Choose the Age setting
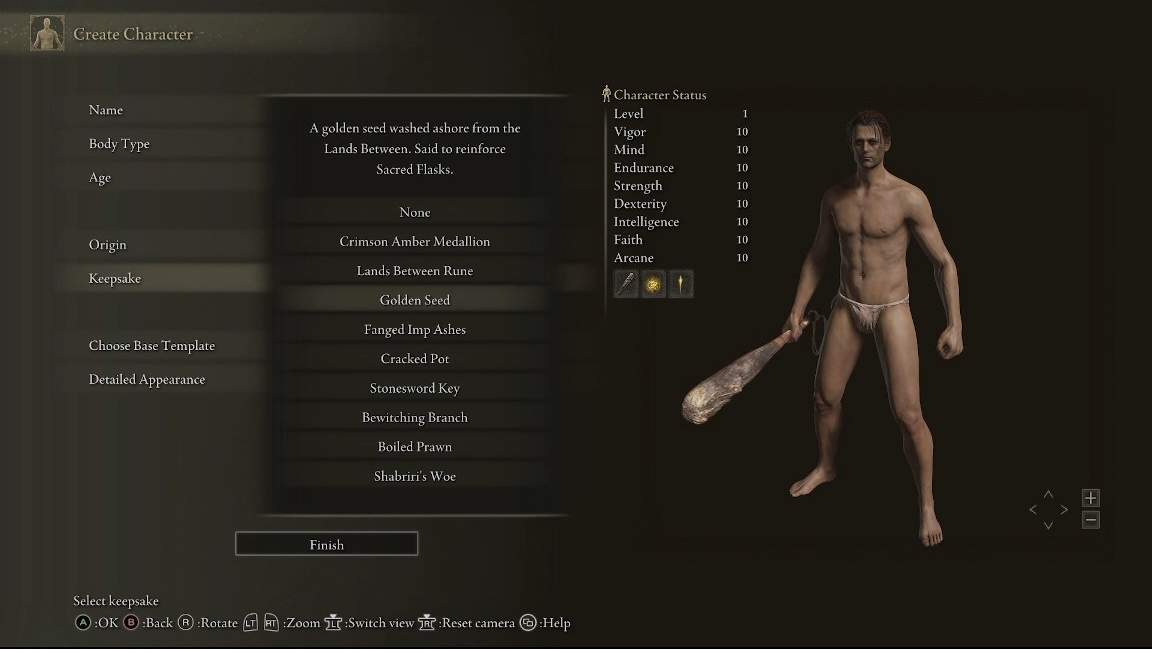This screenshot has width=1152, height=649. click(100, 178)
